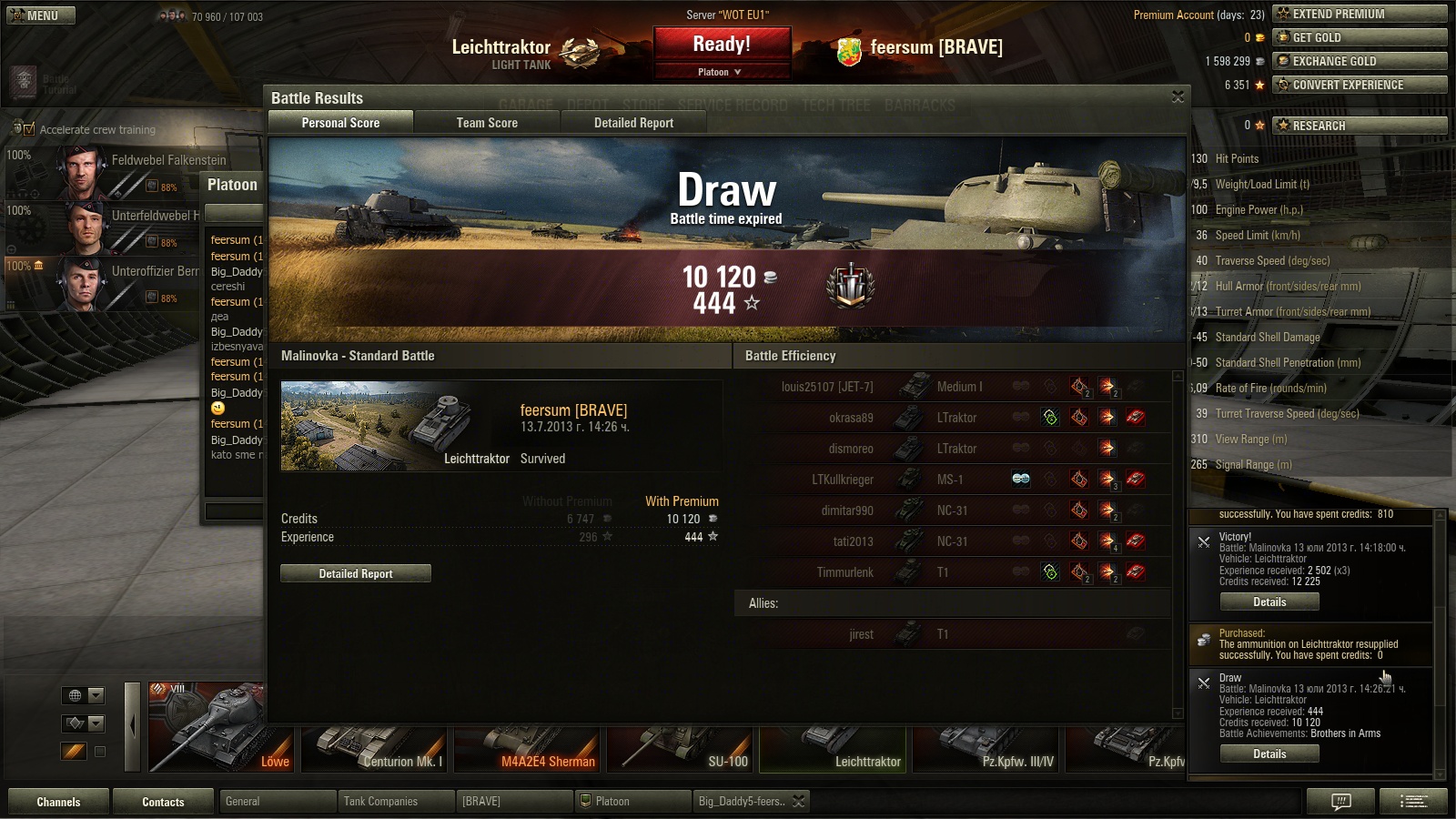Open the Contacts list
This screenshot has width=1456, height=819.
point(163,802)
